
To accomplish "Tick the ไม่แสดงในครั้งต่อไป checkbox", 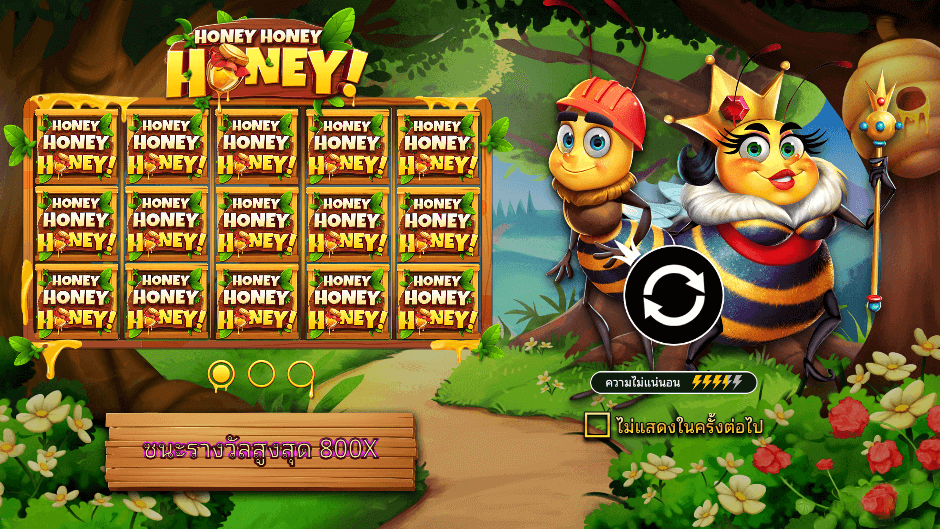I will tap(597, 425).
